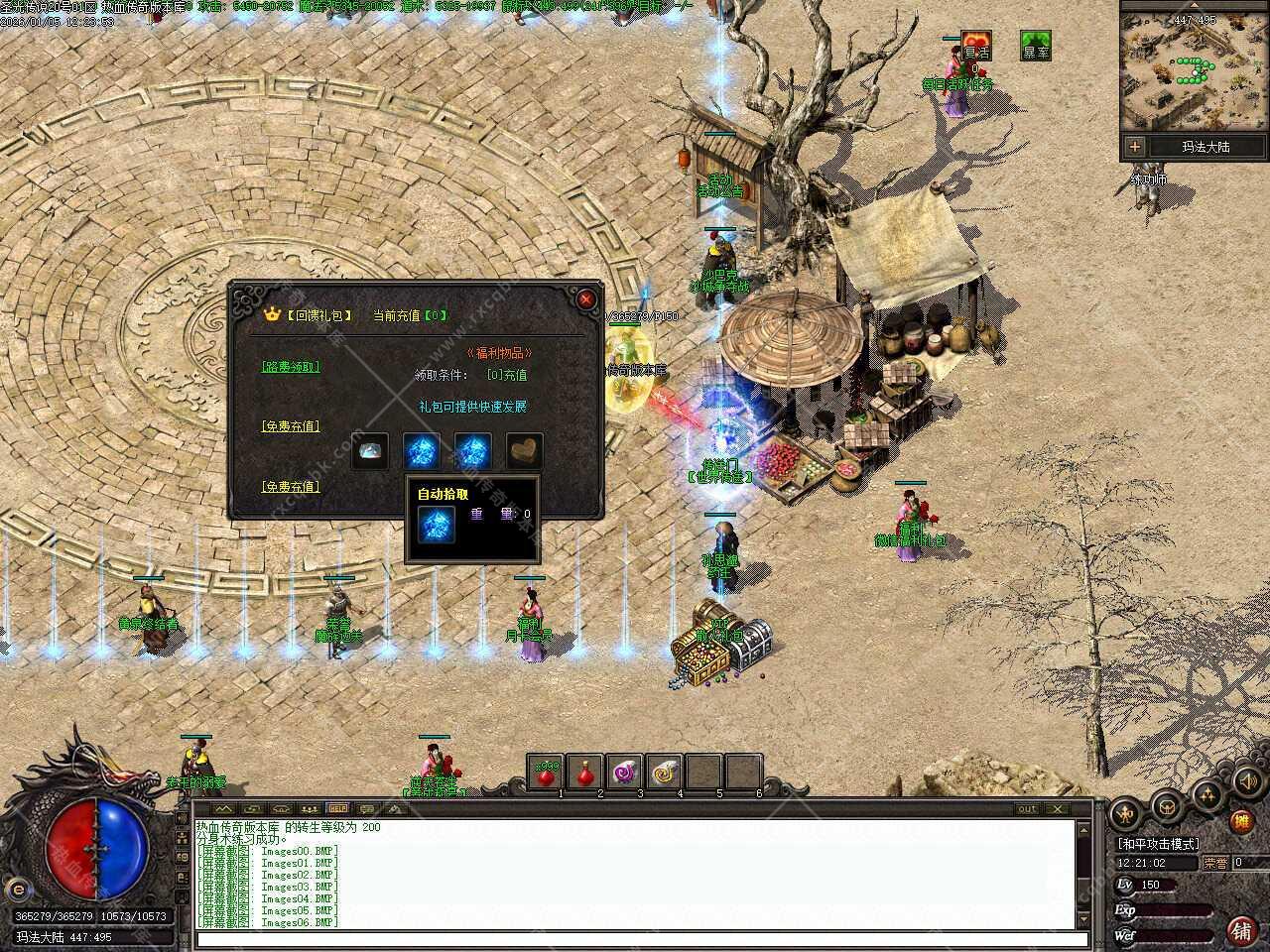Close the chat panel with X button
Image resolution: width=1270 pixels, height=952 pixels.
pos(1057,809)
